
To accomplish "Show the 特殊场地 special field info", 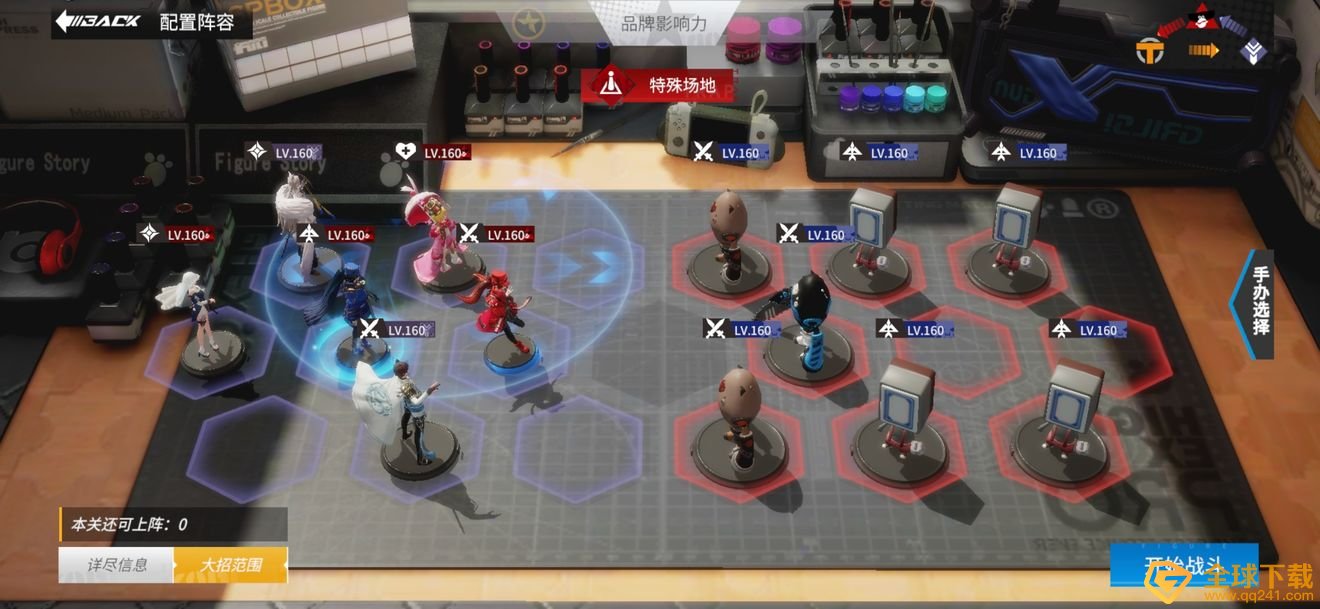I will pyautogui.click(x=657, y=85).
